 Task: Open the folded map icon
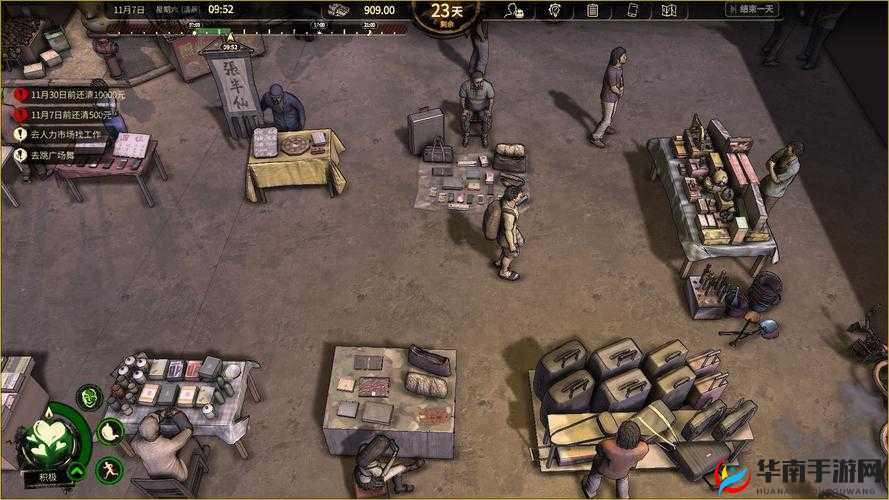click(670, 11)
